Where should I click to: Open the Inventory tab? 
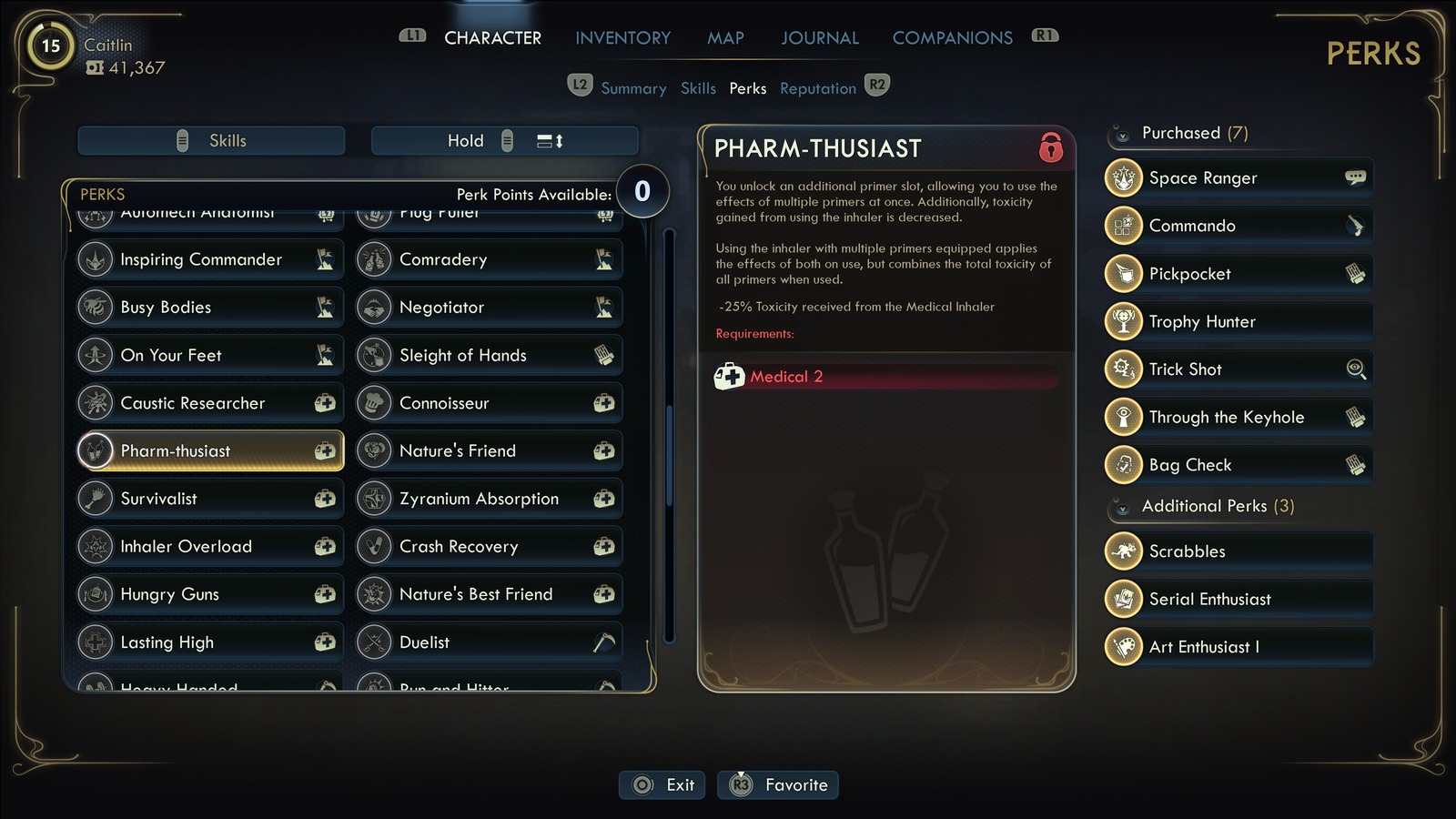click(622, 38)
